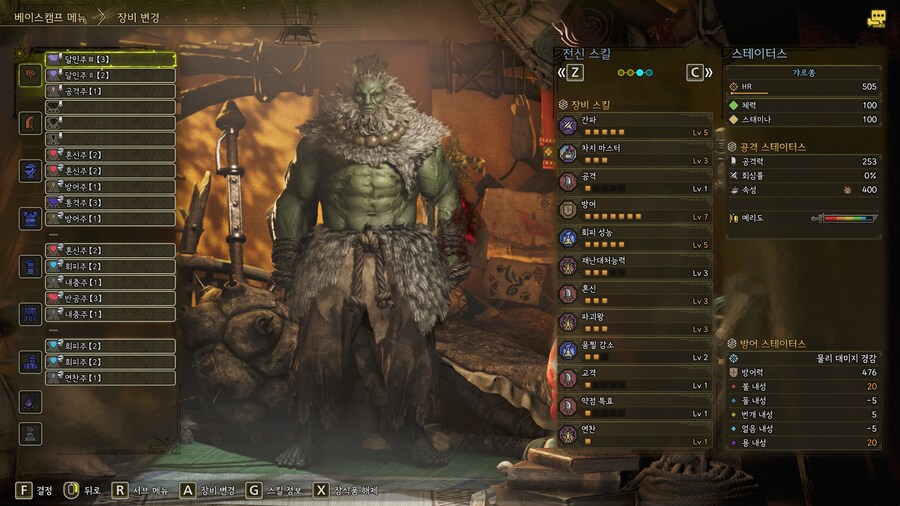Go back to 베이스캠프 메뉴 in the breadcrumb
The image size is (900, 506).
point(49,17)
